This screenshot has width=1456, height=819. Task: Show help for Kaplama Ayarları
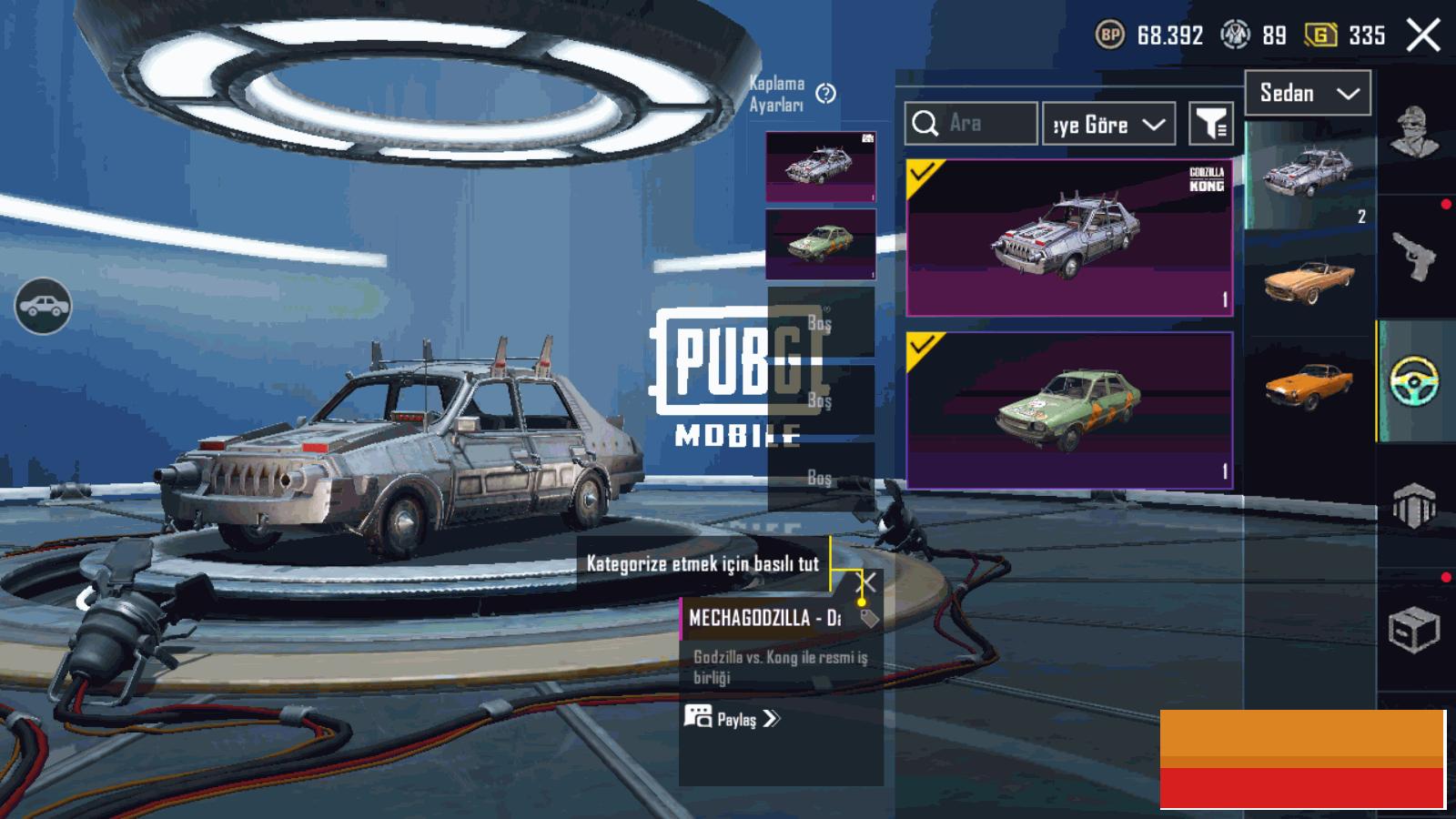[825, 94]
